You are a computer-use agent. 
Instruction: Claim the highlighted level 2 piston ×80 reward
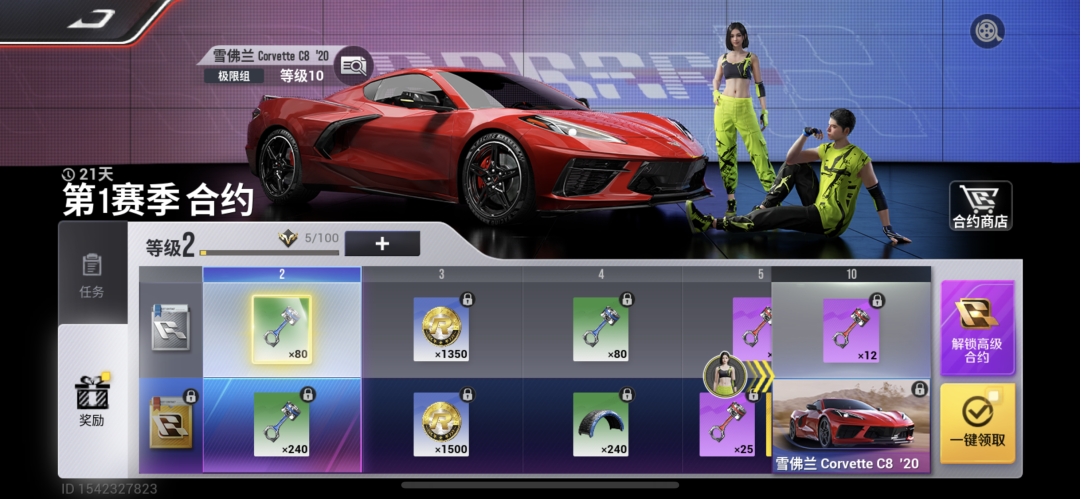281,329
